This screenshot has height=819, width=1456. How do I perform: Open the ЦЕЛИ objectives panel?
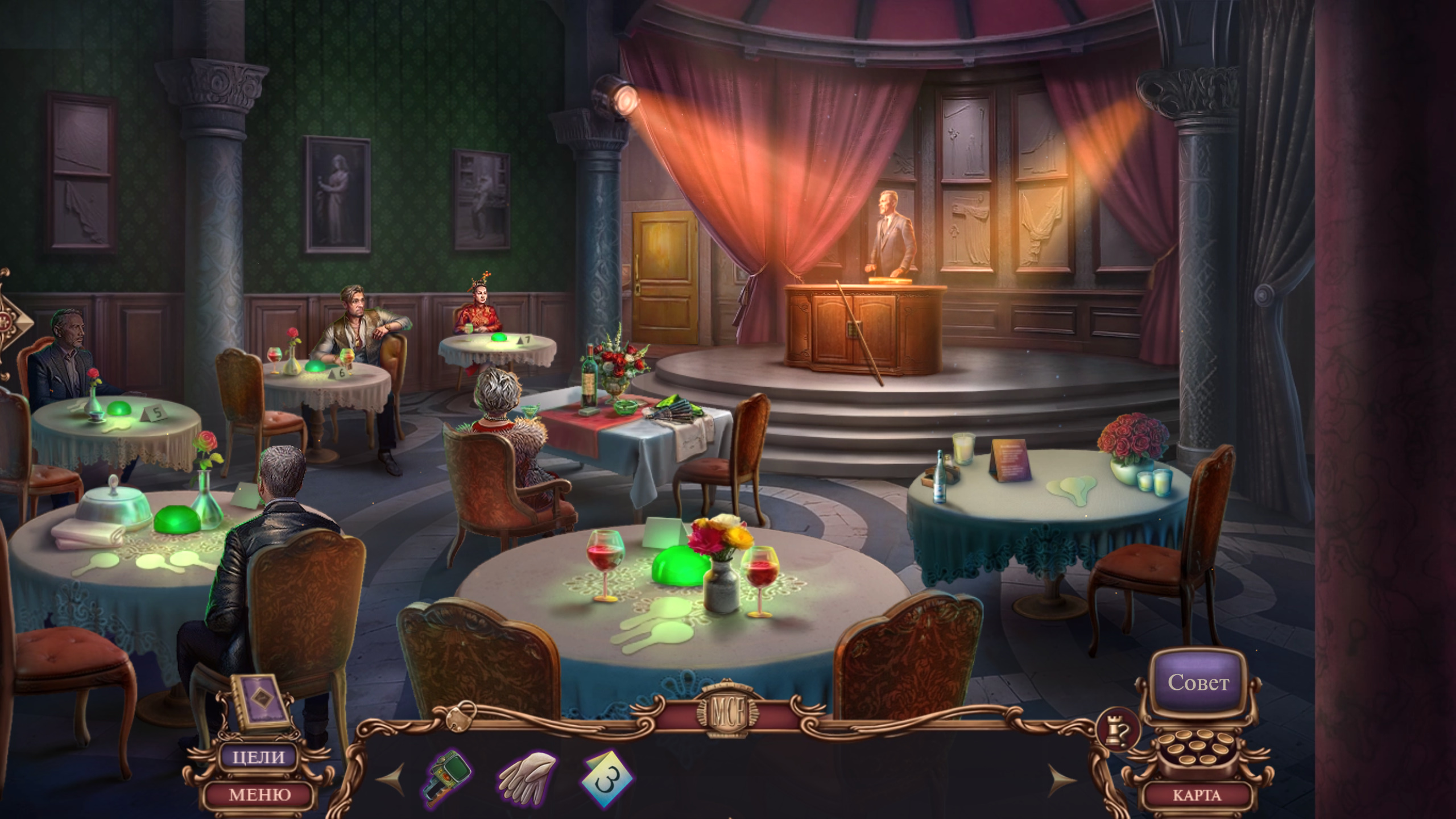[259, 757]
